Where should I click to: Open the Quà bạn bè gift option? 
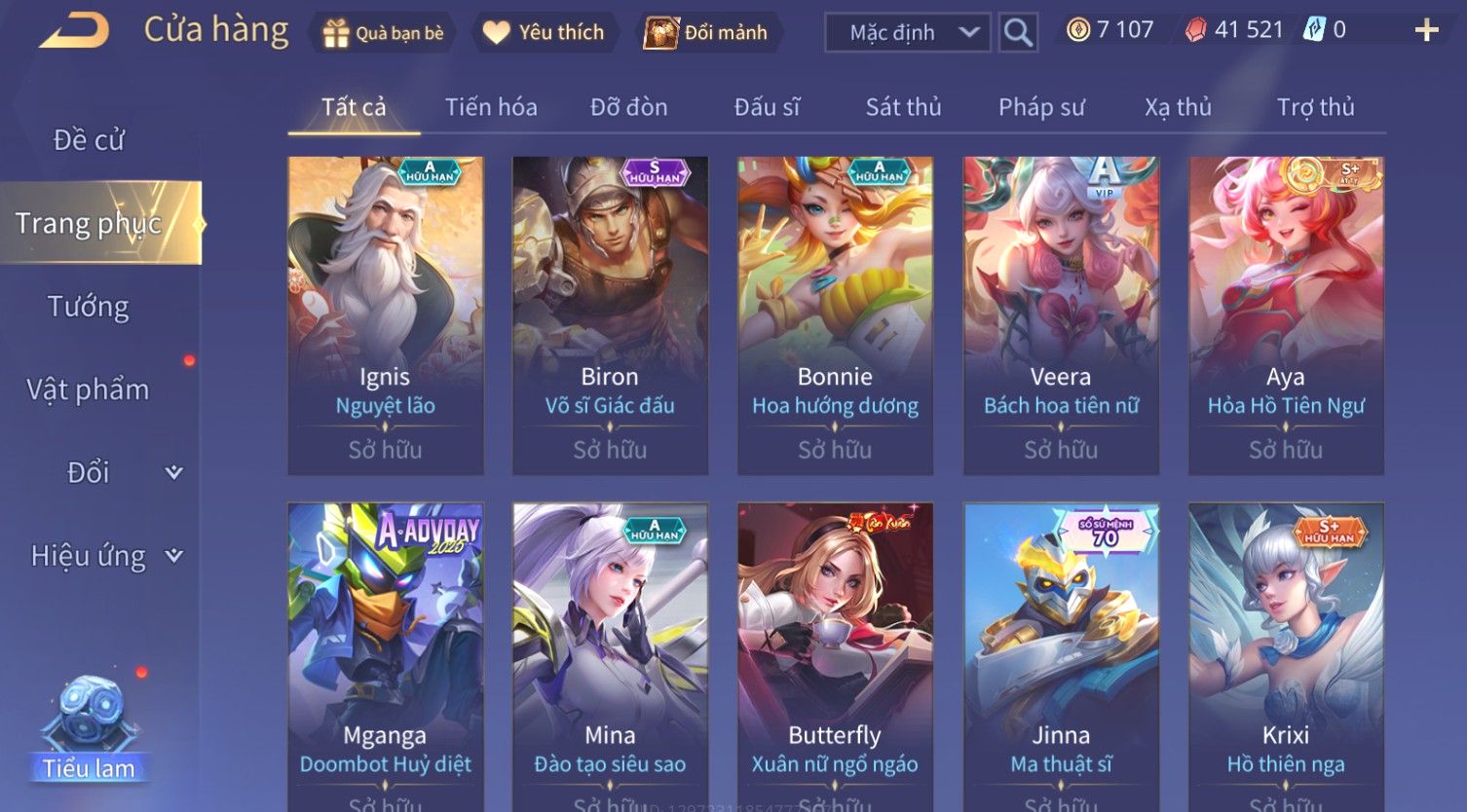(x=383, y=33)
